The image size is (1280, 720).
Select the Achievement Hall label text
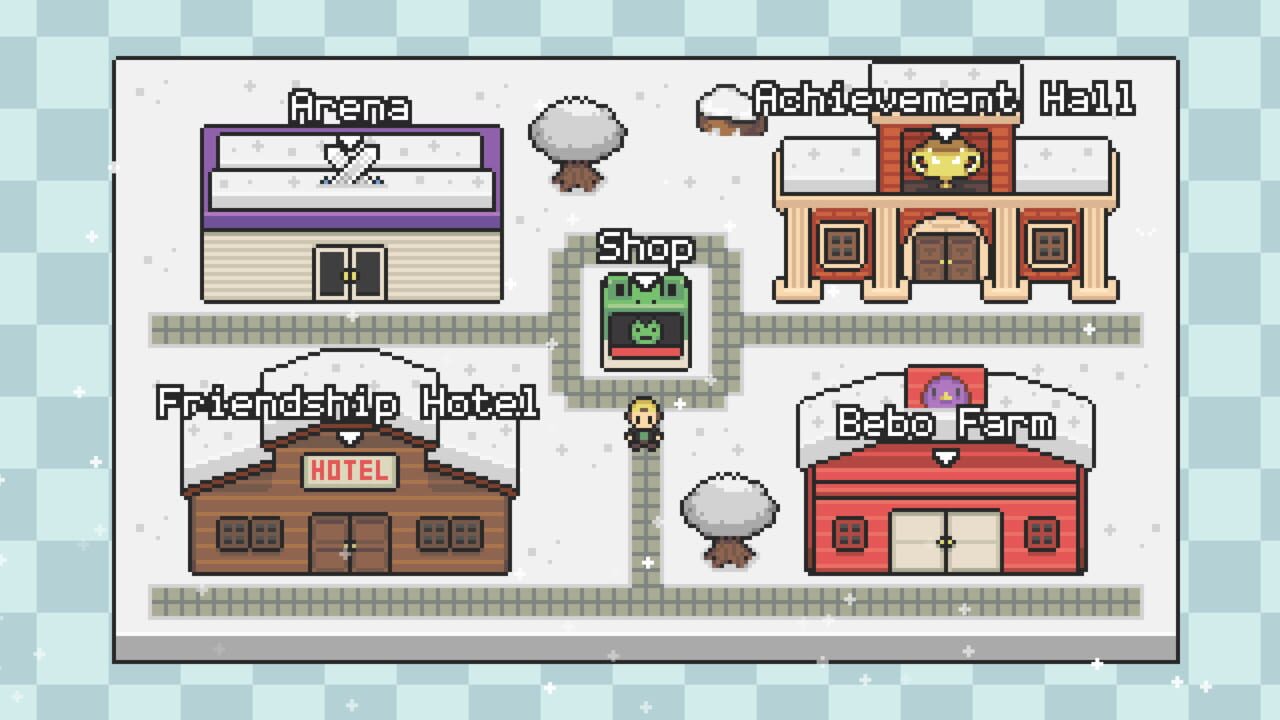[944, 97]
